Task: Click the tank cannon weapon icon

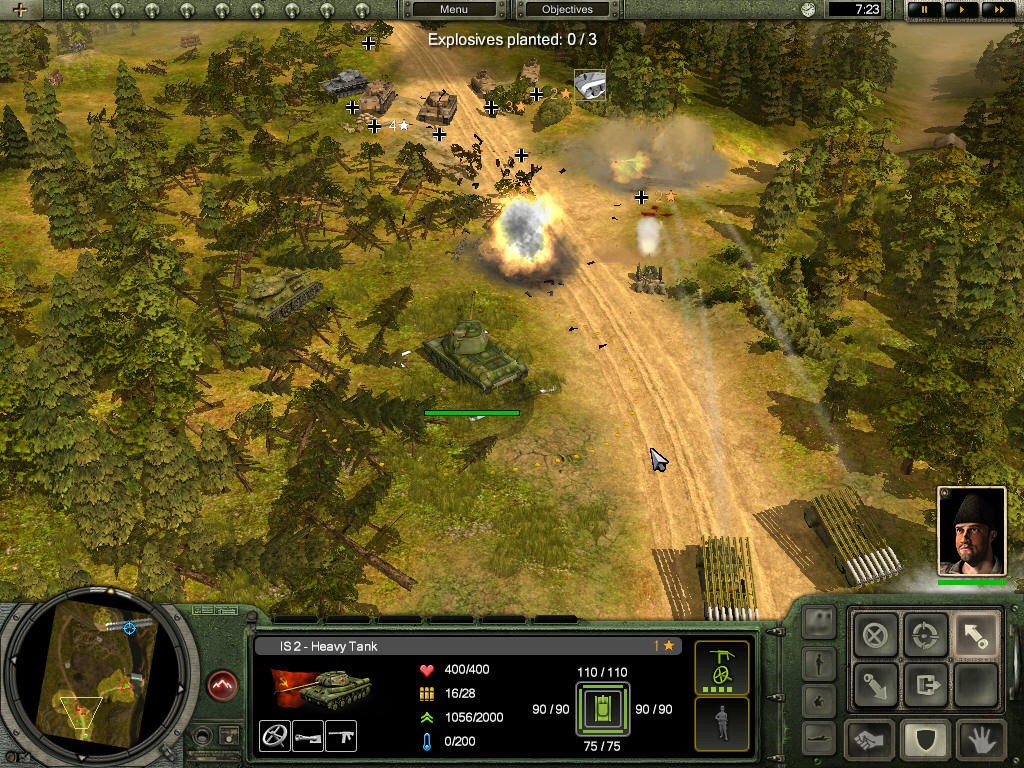Action: point(308,736)
